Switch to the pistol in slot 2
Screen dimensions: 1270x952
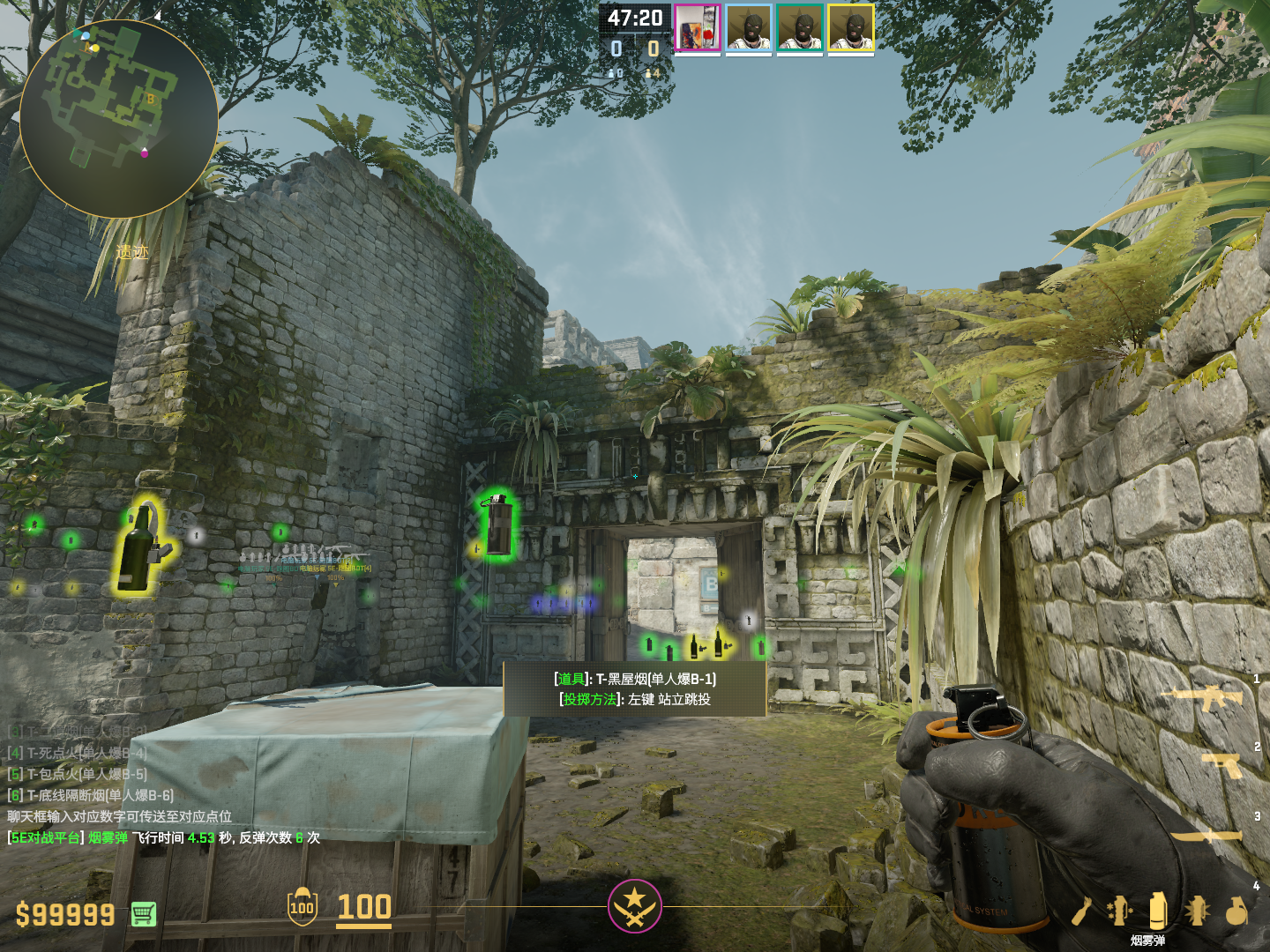[x=1223, y=764]
